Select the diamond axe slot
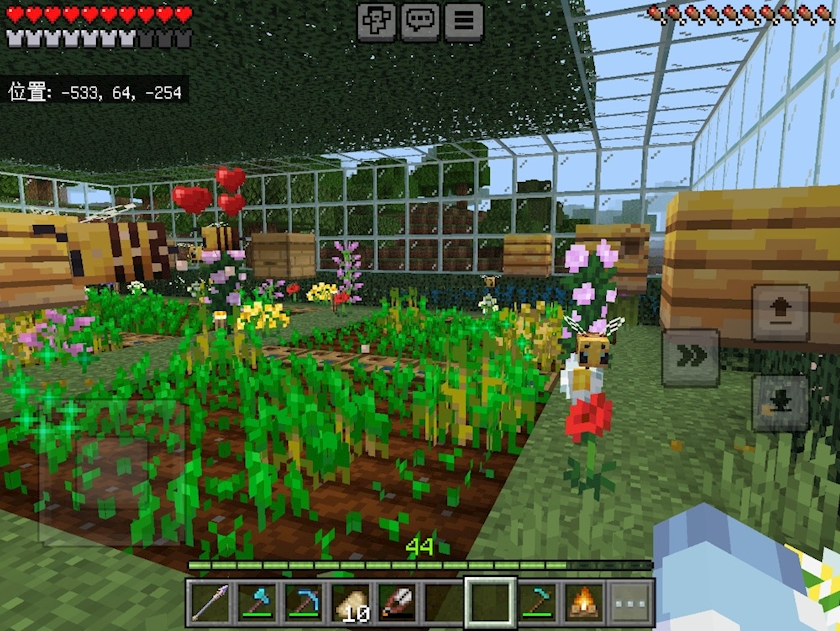 [258, 603]
